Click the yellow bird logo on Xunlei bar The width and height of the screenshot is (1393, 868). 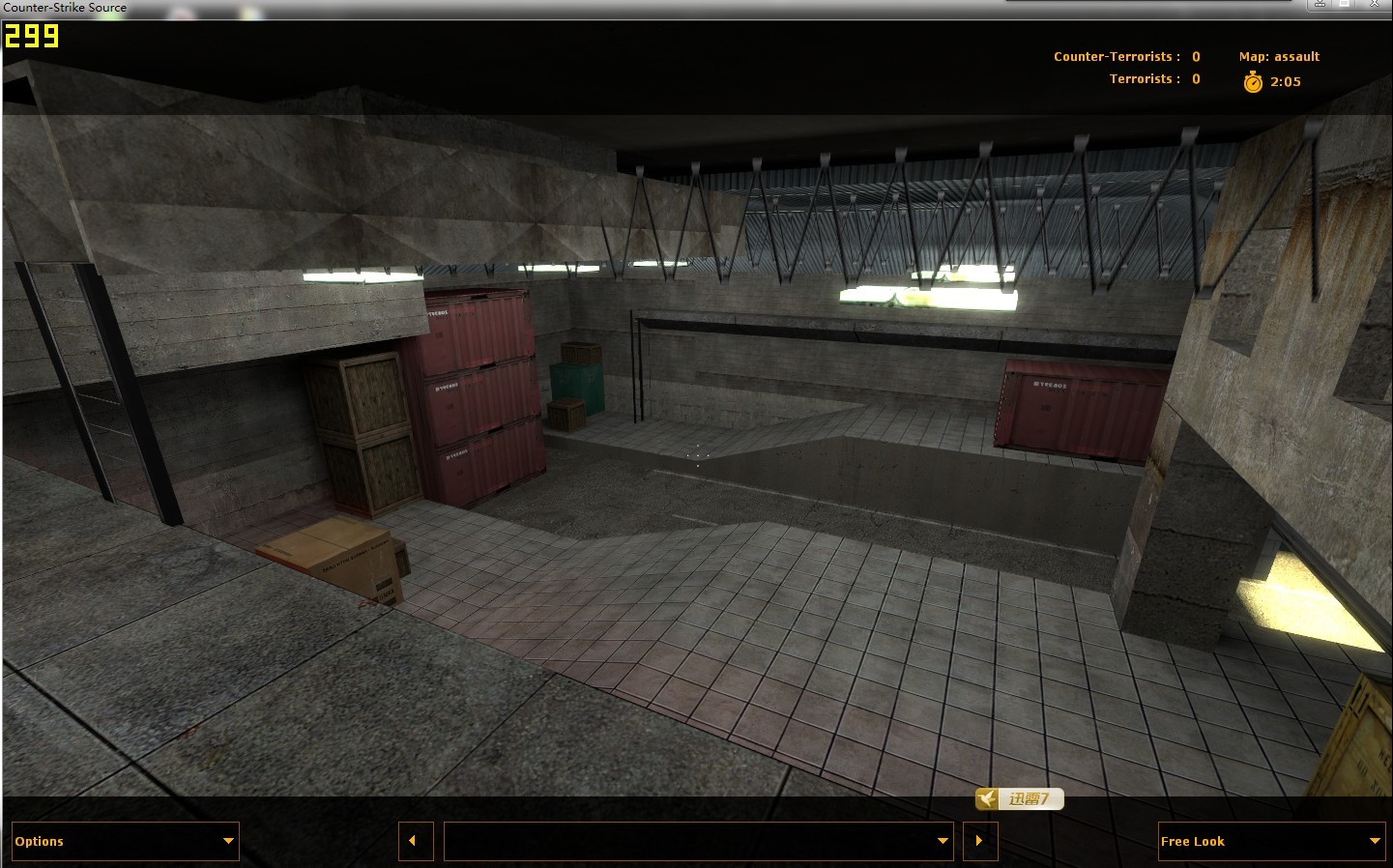tap(986, 799)
